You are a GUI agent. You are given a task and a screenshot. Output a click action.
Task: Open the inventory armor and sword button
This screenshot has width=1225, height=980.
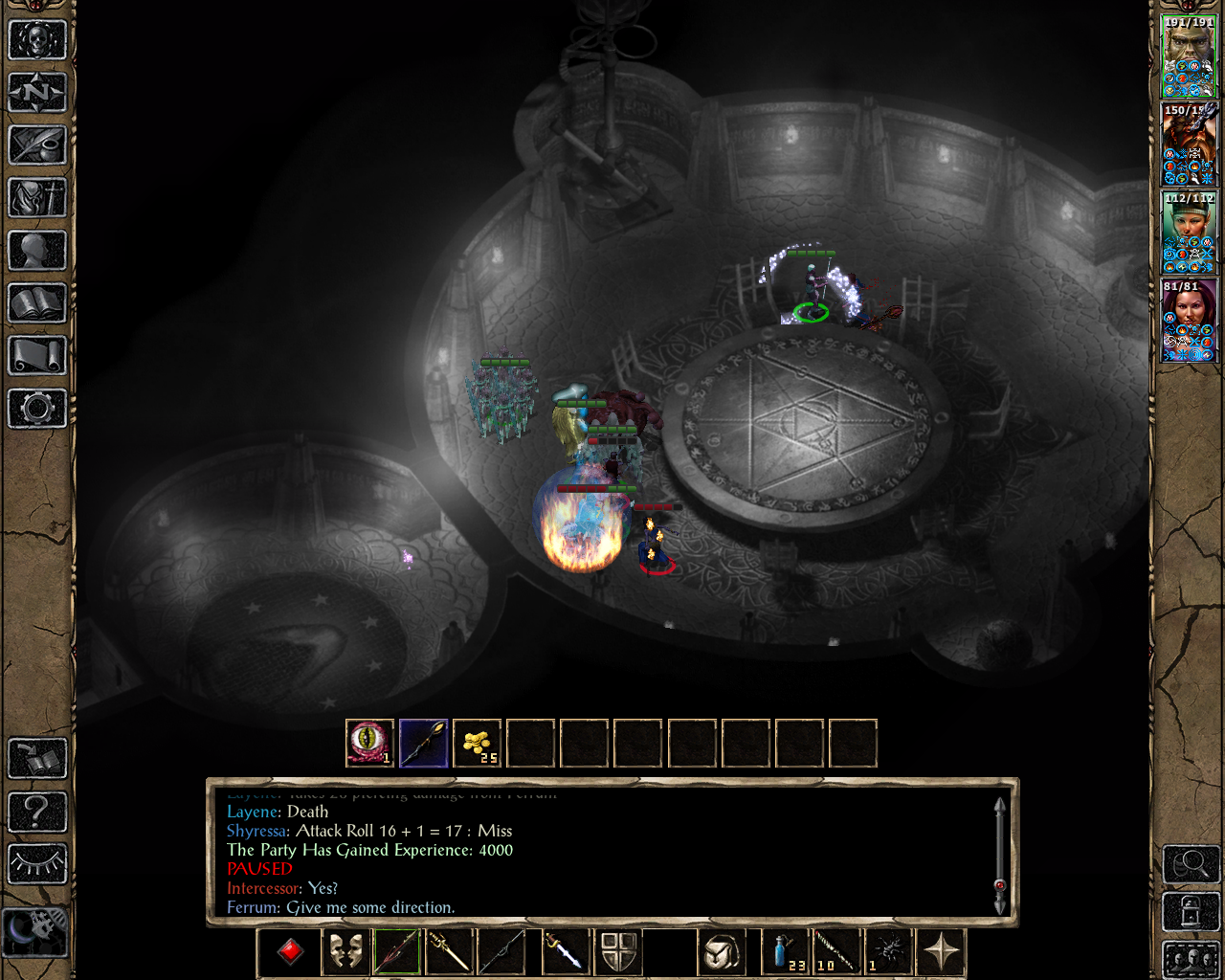click(37, 198)
